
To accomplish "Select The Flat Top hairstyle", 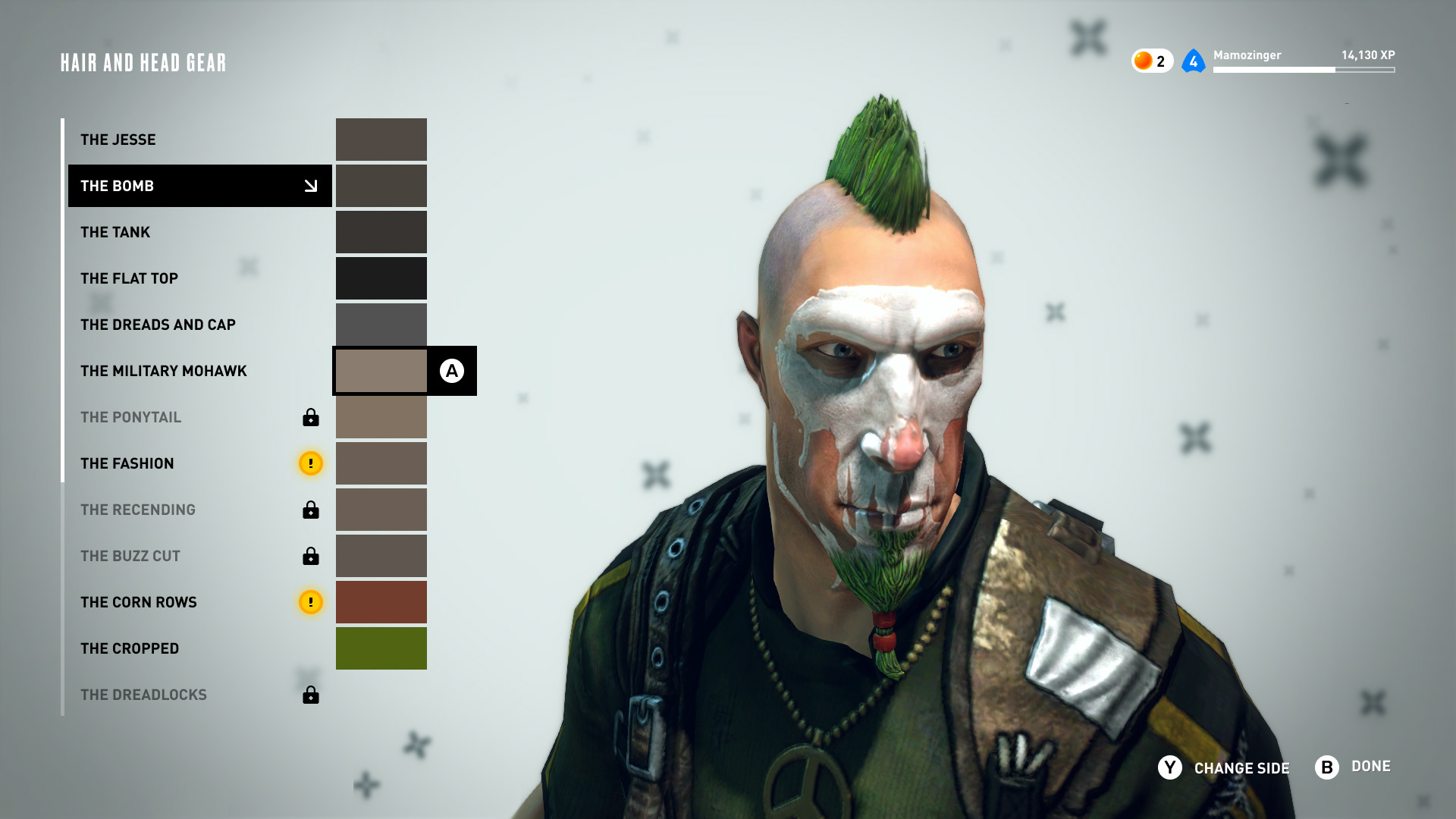I will pos(129,278).
